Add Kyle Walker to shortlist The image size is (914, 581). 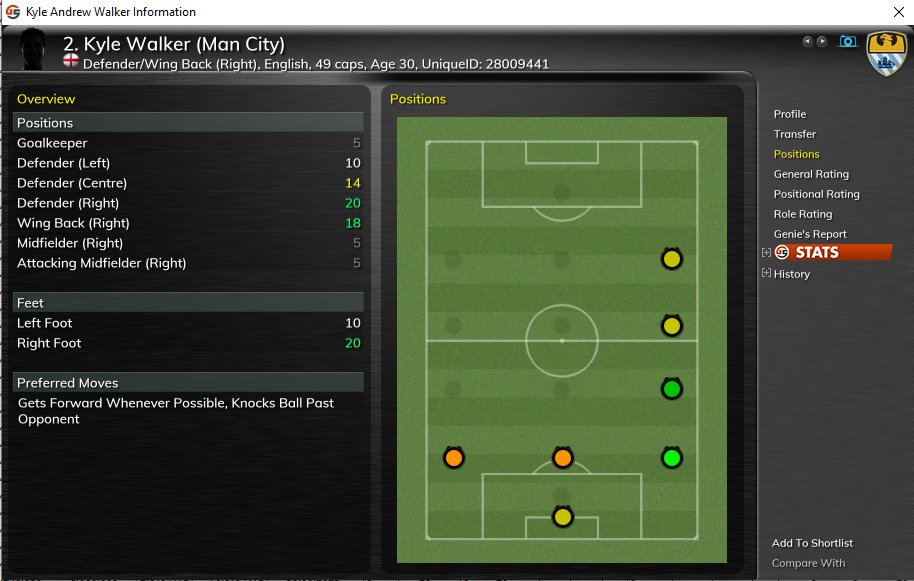pos(812,543)
